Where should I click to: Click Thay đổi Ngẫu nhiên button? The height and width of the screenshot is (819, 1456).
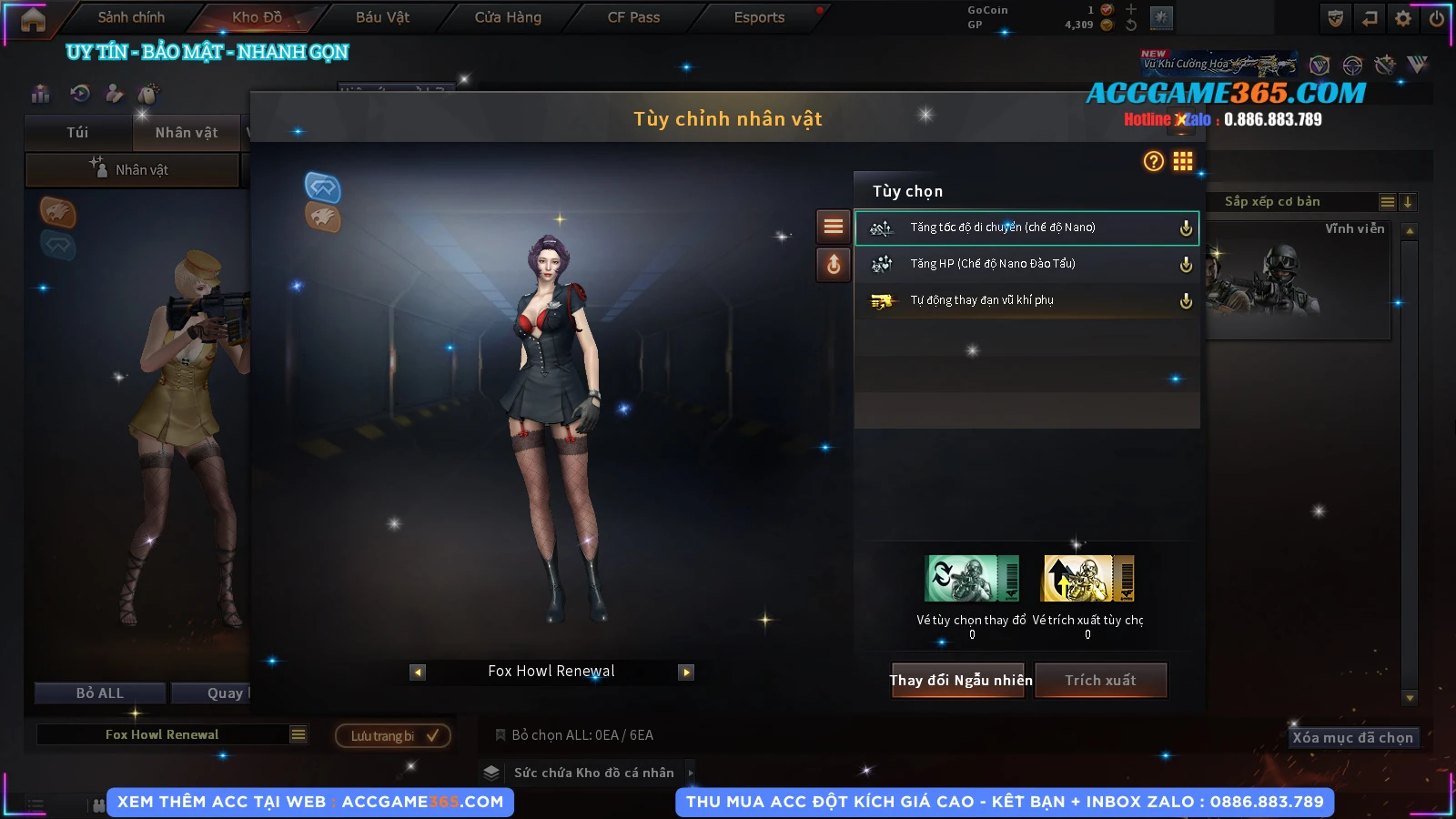tap(960, 681)
